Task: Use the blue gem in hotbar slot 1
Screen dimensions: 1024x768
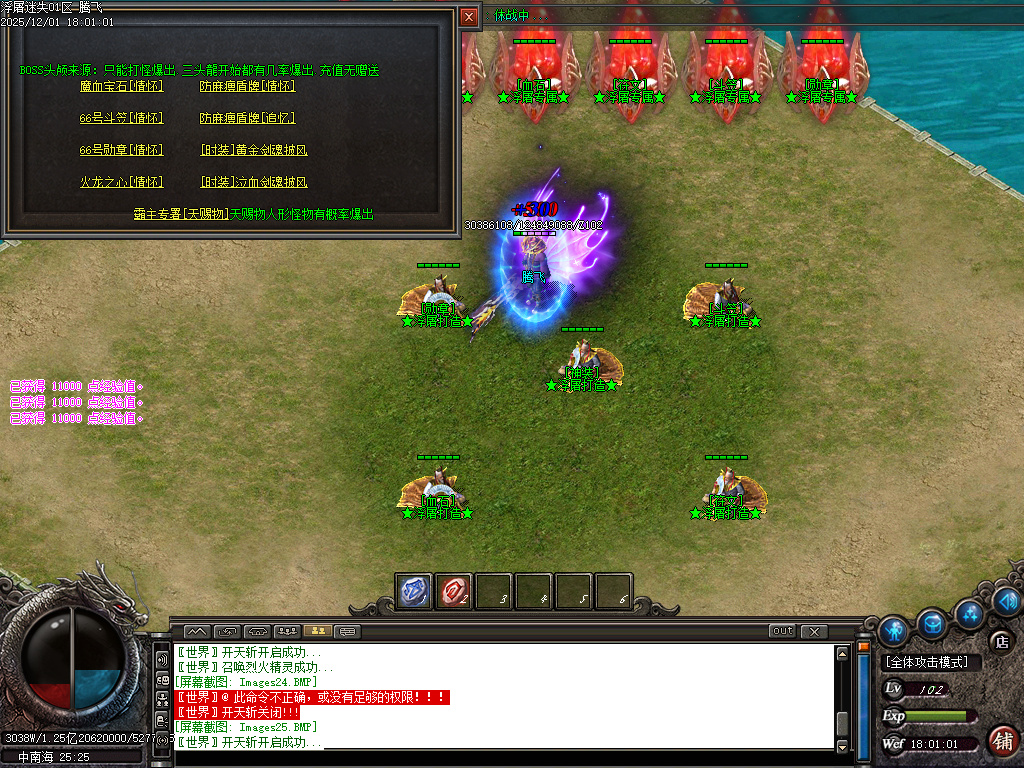Action: tap(414, 591)
